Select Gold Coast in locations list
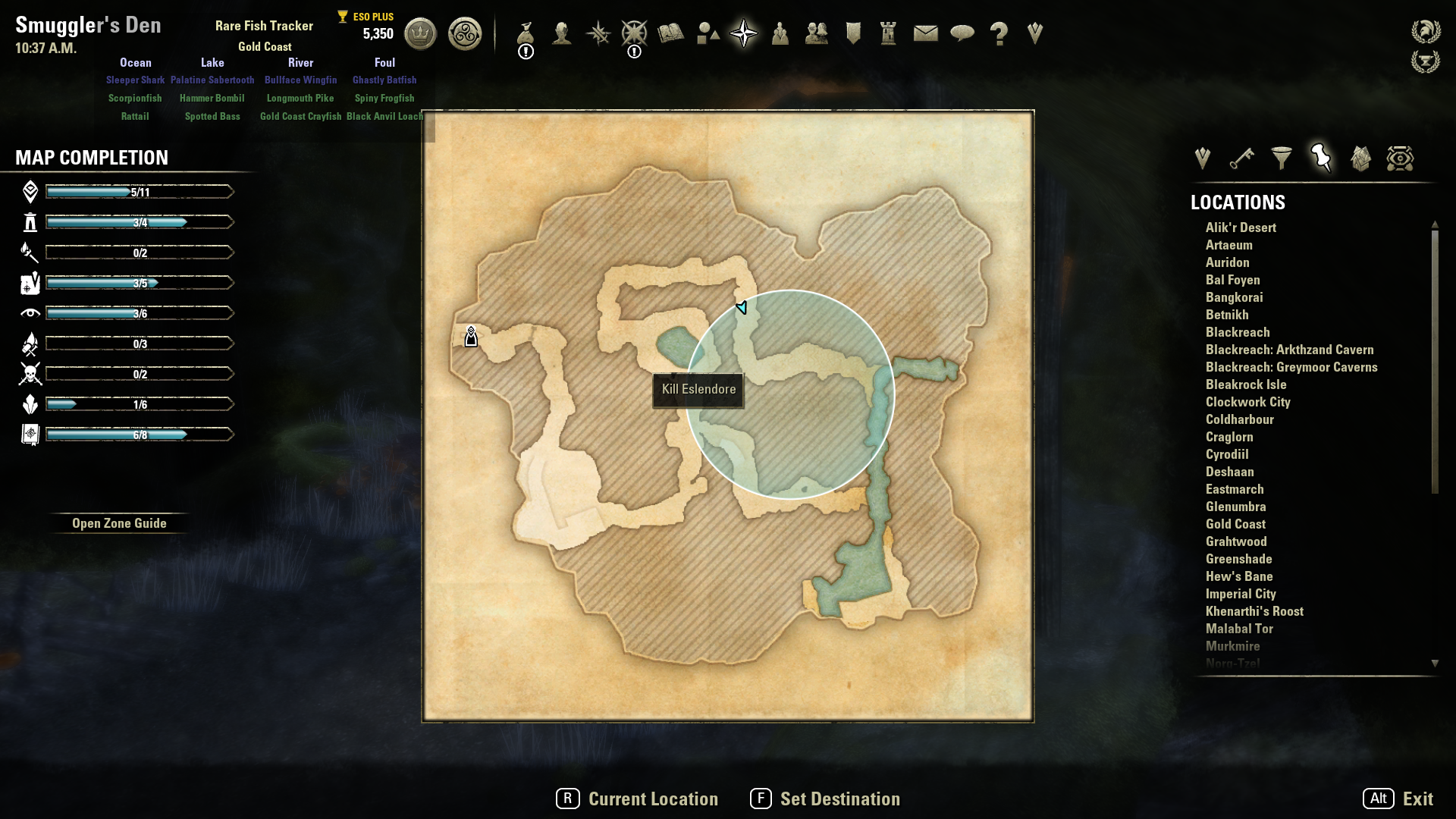The width and height of the screenshot is (1456, 819). tap(1235, 524)
